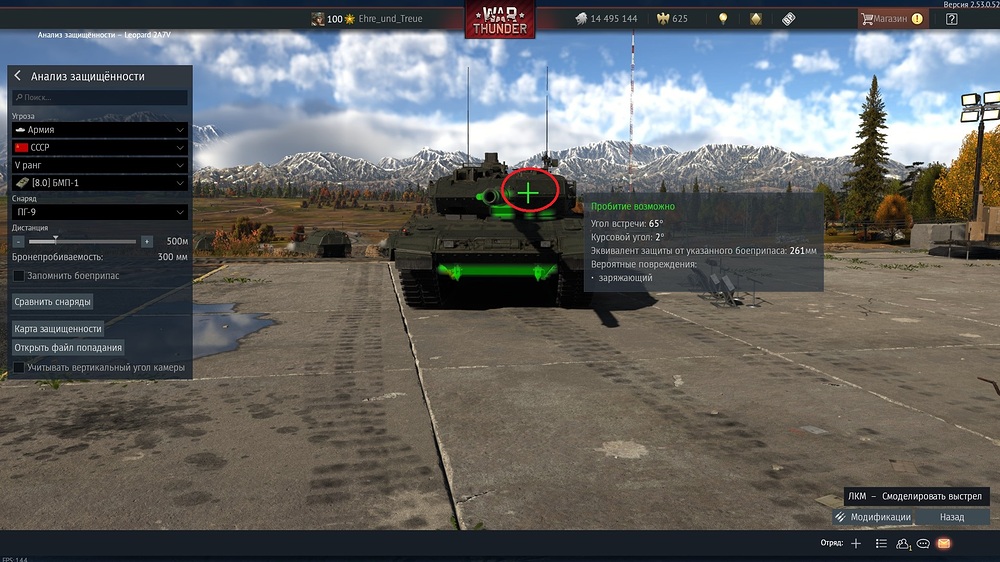
Task: Increase distance with the plus button
Action: [147, 241]
